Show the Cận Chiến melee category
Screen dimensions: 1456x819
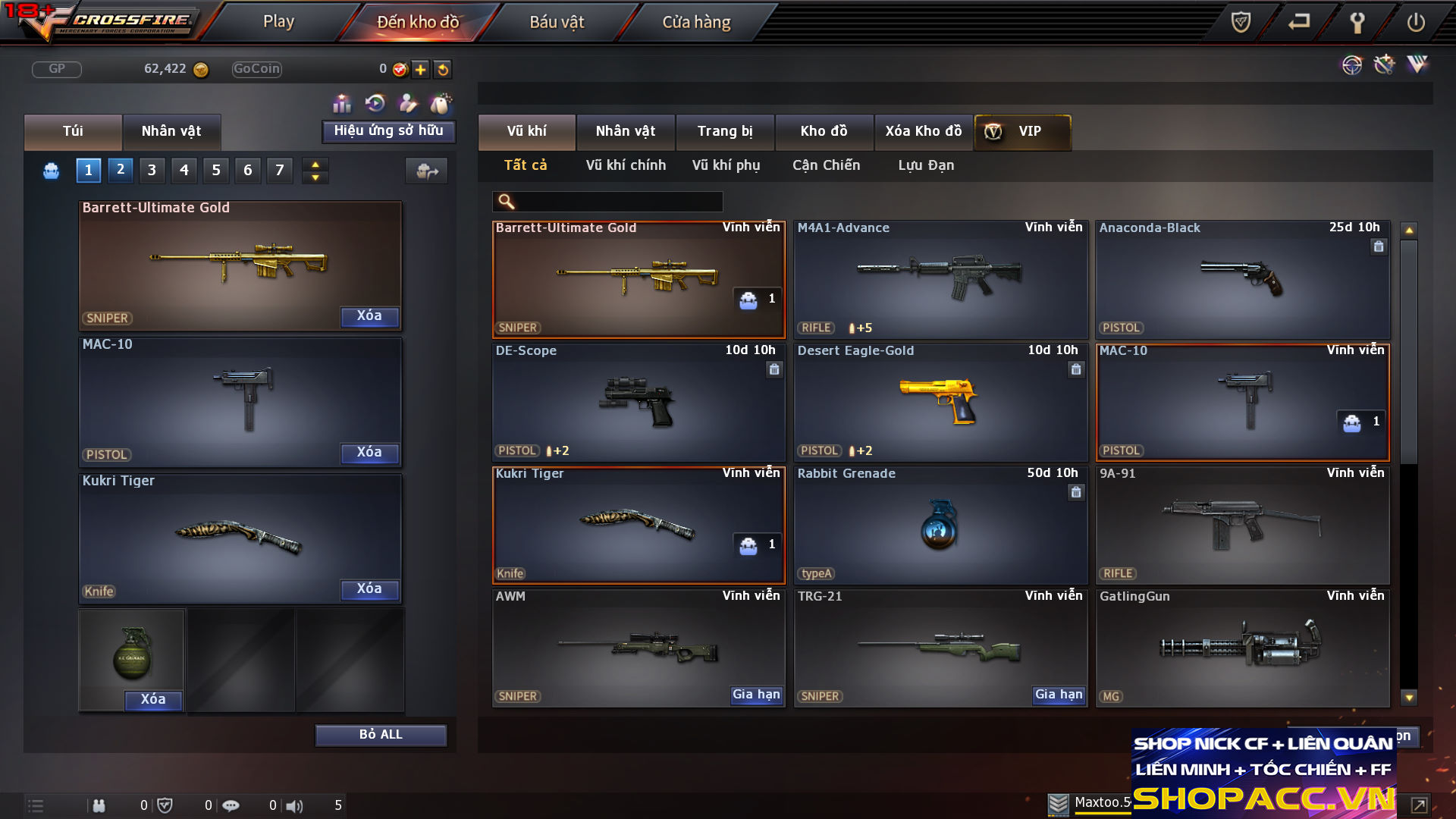click(x=826, y=165)
